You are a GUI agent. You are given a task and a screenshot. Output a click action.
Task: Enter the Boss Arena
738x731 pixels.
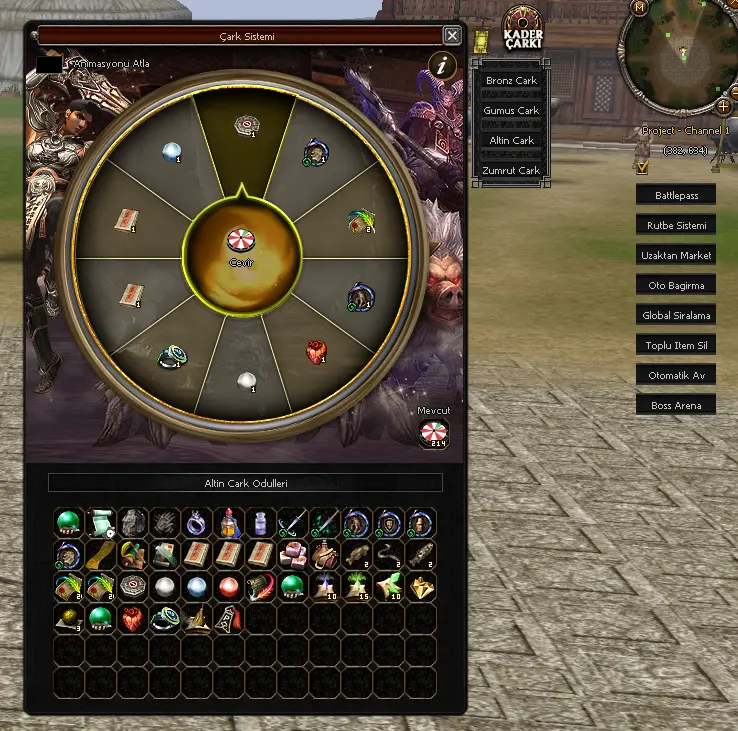[x=676, y=405]
